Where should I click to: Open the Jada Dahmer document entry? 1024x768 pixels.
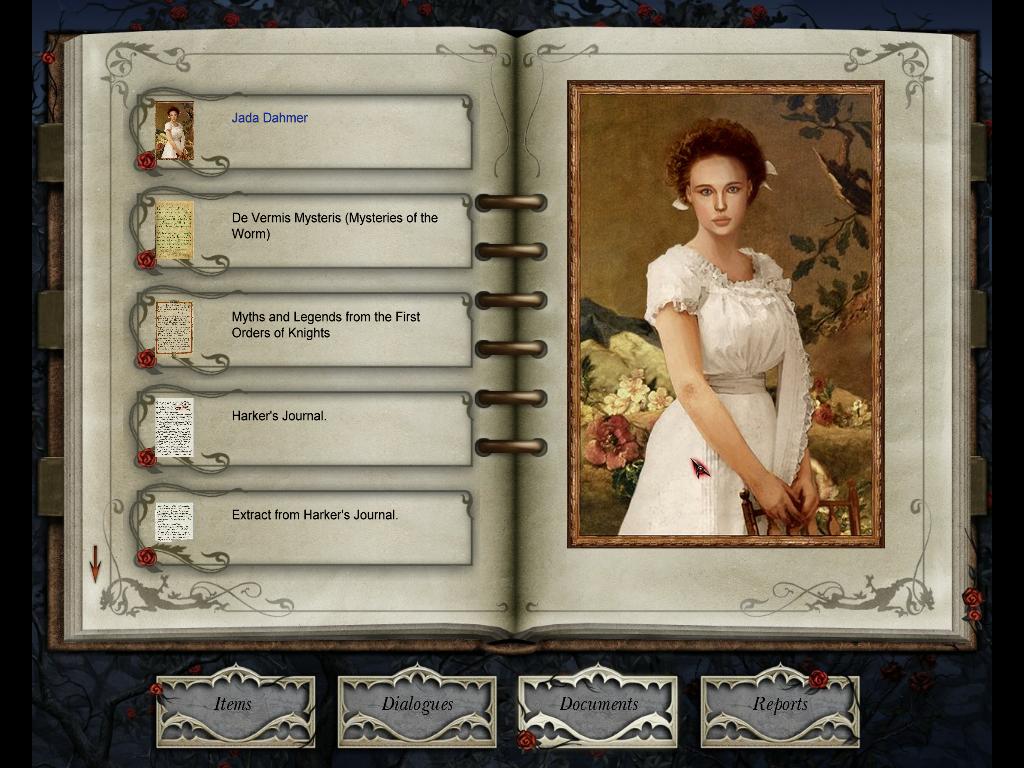pos(300,131)
